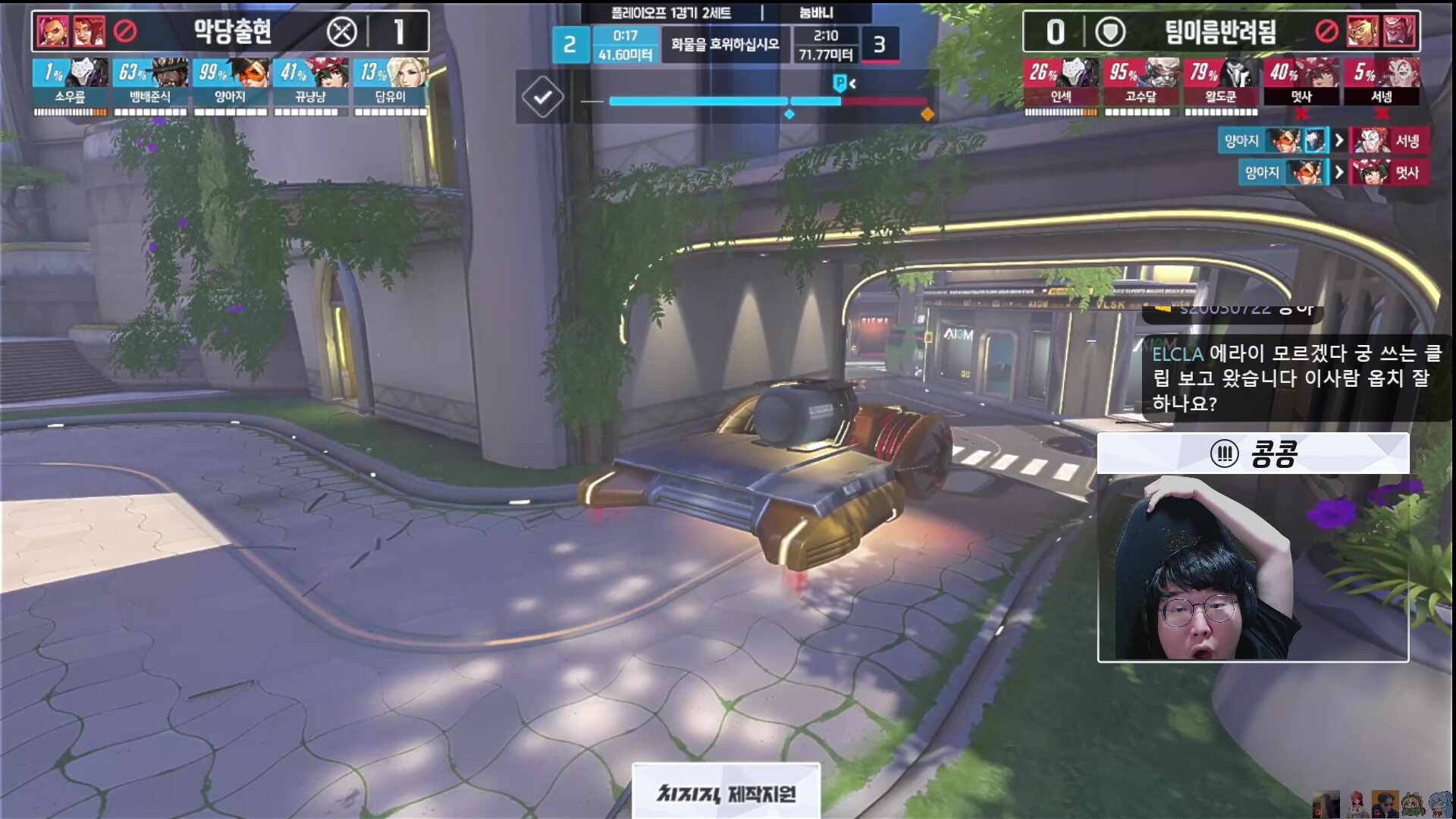1456x819 pixels.
Task: Click the payload checkpoint checkmark icon
Action: (x=543, y=97)
